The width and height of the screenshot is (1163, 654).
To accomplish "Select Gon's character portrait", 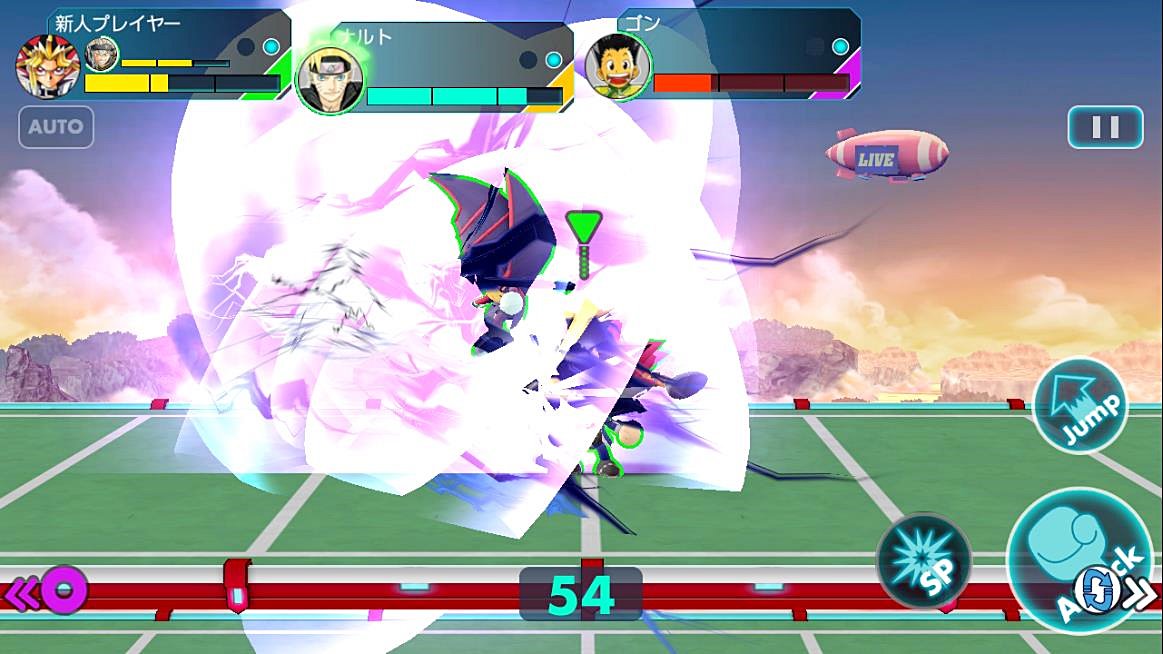I will pyautogui.click(x=618, y=67).
